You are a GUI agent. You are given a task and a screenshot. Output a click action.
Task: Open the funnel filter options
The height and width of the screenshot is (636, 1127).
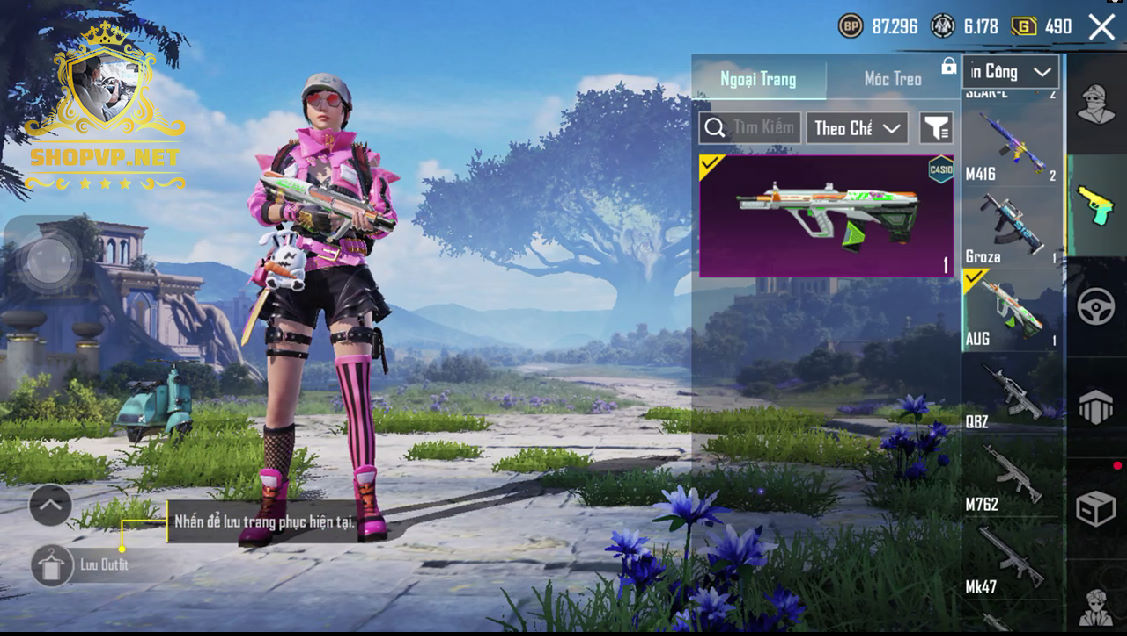pyautogui.click(x=936, y=128)
